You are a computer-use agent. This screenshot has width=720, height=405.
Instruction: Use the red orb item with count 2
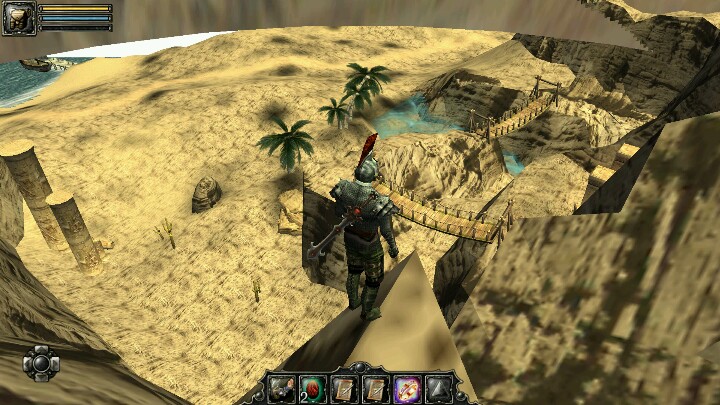(312, 389)
